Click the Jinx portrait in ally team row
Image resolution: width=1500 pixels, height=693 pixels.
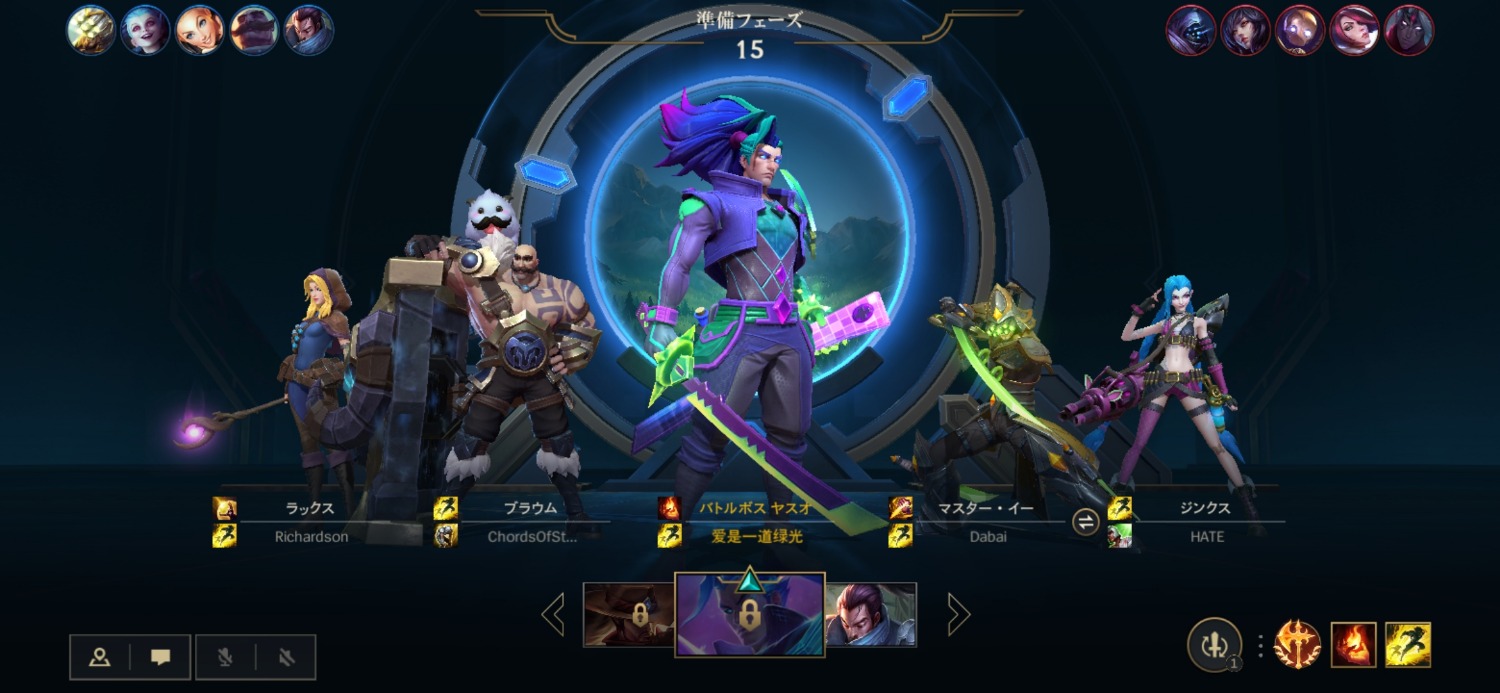point(145,30)
